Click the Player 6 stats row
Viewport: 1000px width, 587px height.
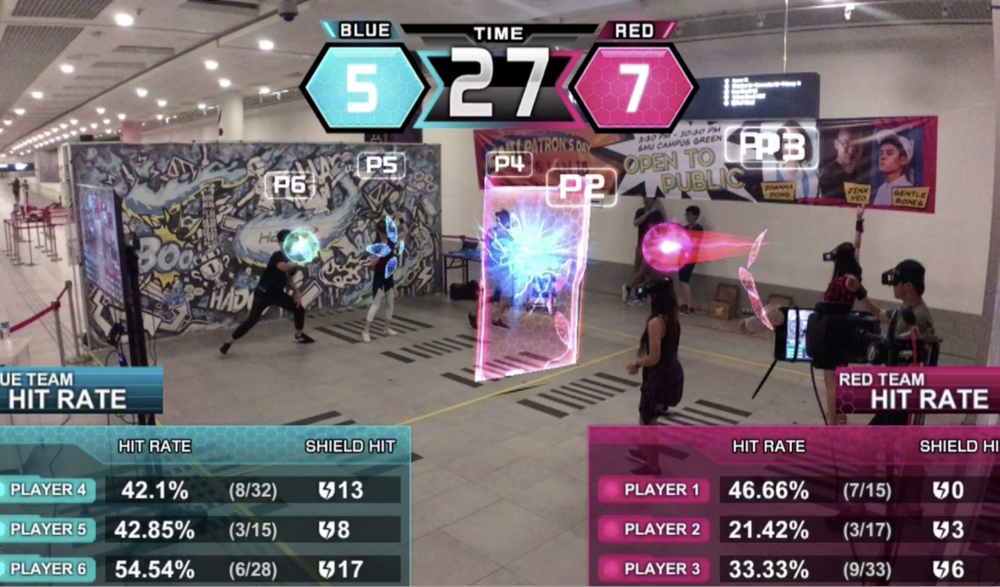coord(200,569)
